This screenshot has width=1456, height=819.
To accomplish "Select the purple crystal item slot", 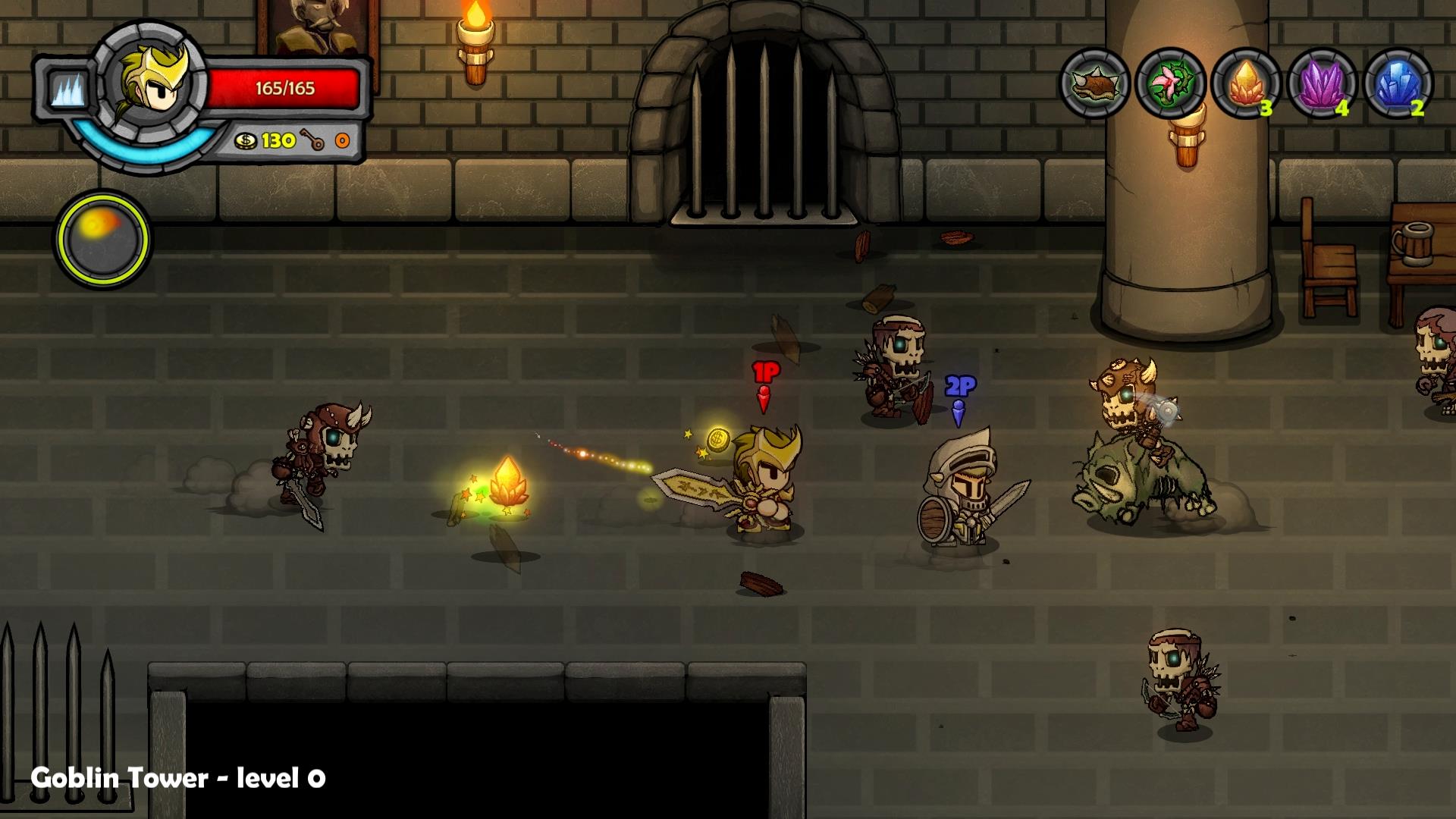I will [1322, 83].
